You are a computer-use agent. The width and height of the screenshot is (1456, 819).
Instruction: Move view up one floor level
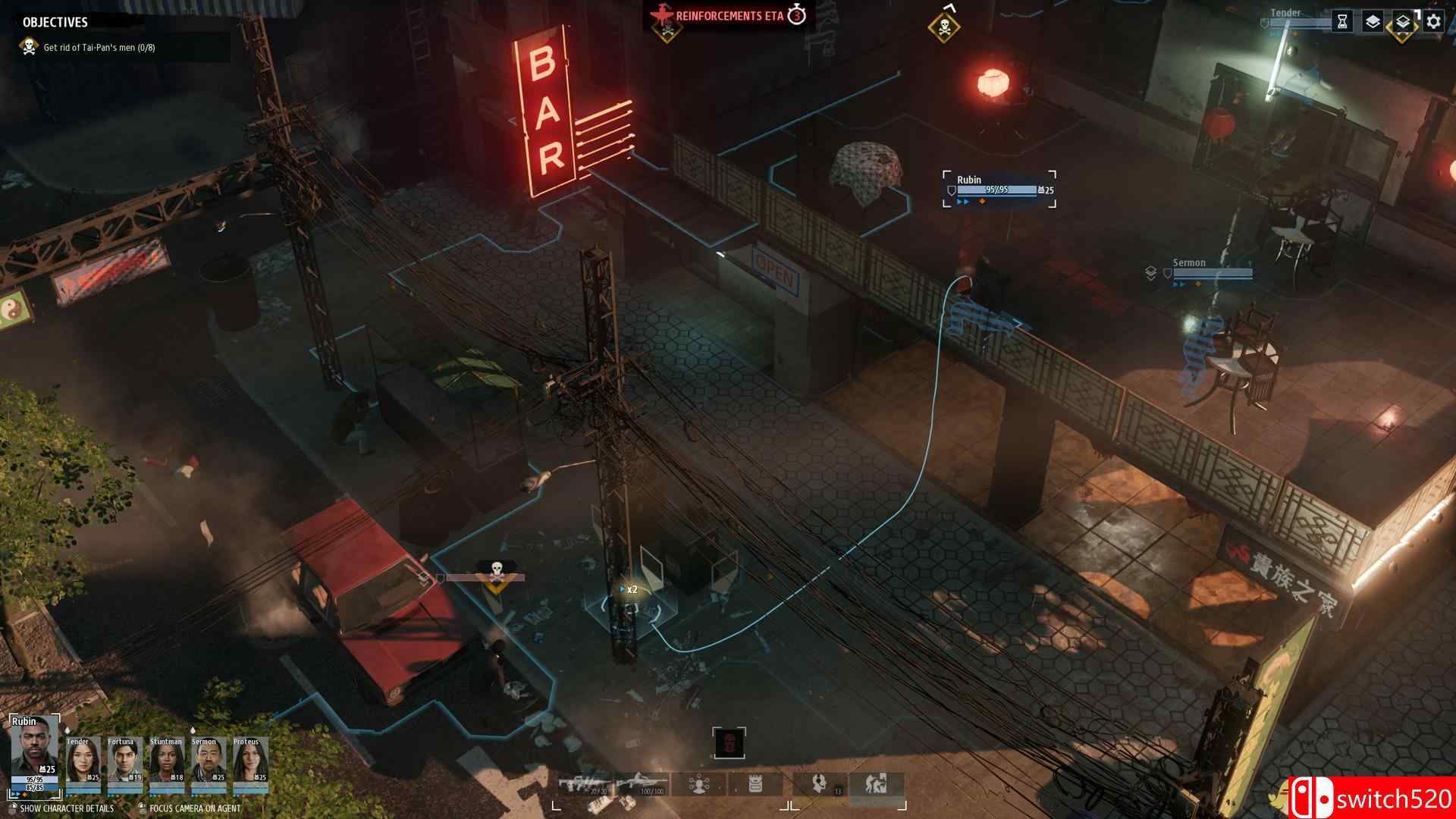click(1373, 22)
